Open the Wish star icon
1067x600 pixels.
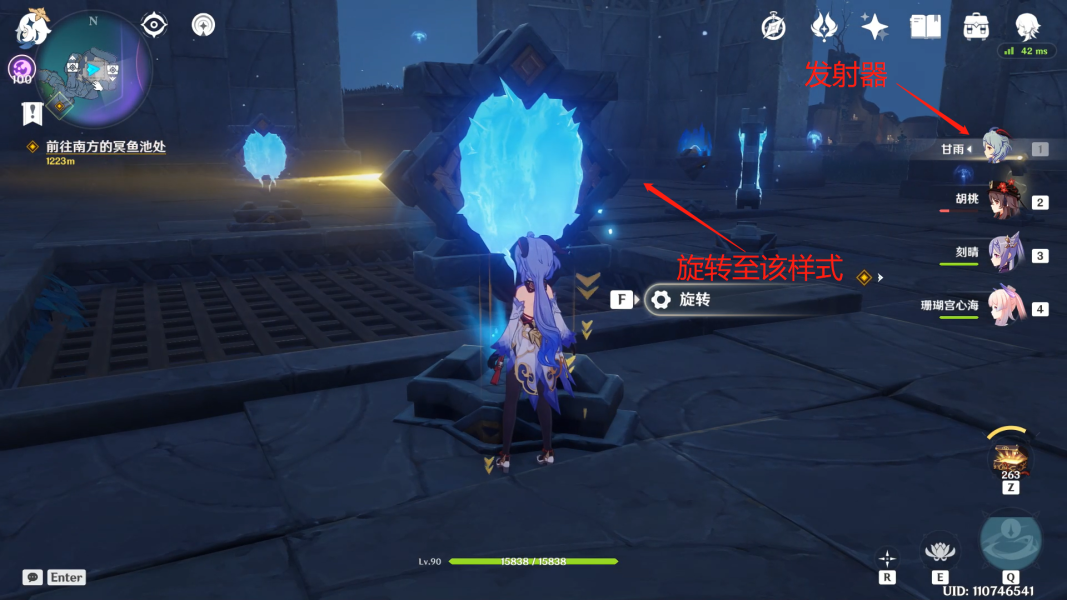pyautogui.click(x=875, y=27)
